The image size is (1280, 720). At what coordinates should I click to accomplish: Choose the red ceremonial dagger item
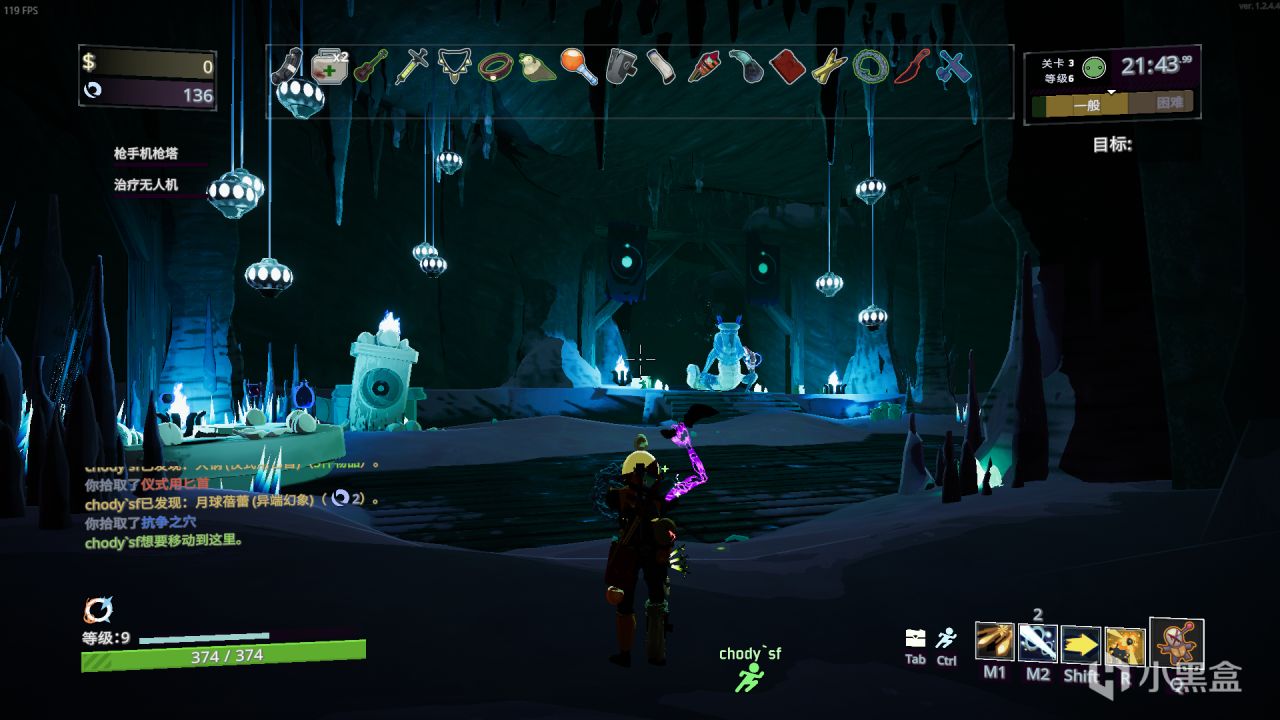point(912,67)
